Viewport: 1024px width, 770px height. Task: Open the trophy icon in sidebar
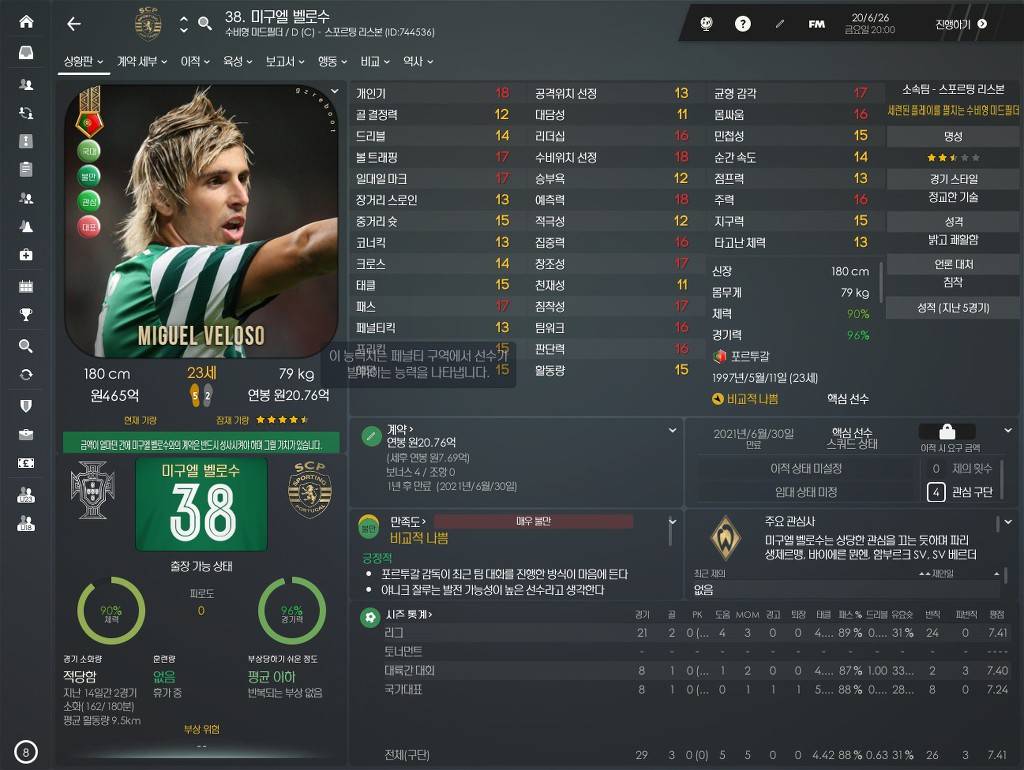[x=26, y=315]
